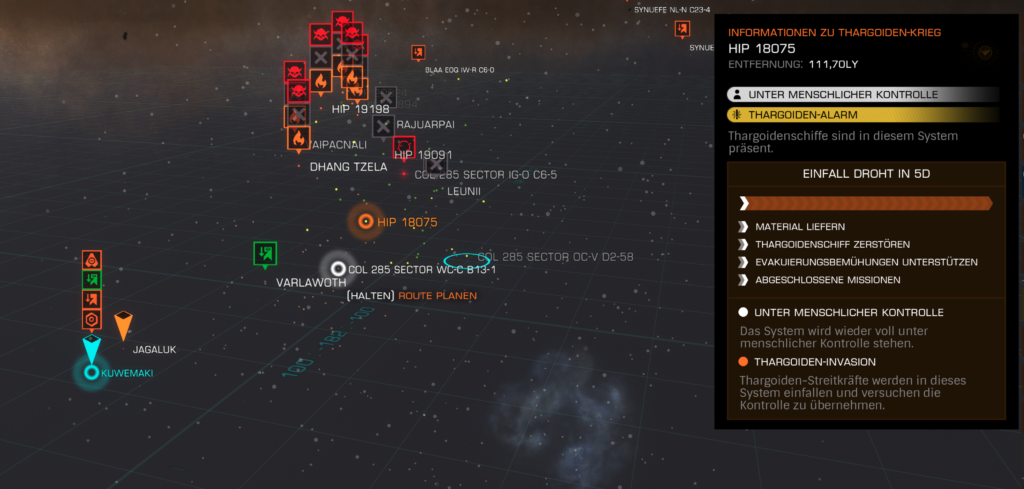This screenshot has width=1024, height=489.
Task: Click the UNTER MENSCHLICHER KONTROLLE status bar
Action: point(863,94)
